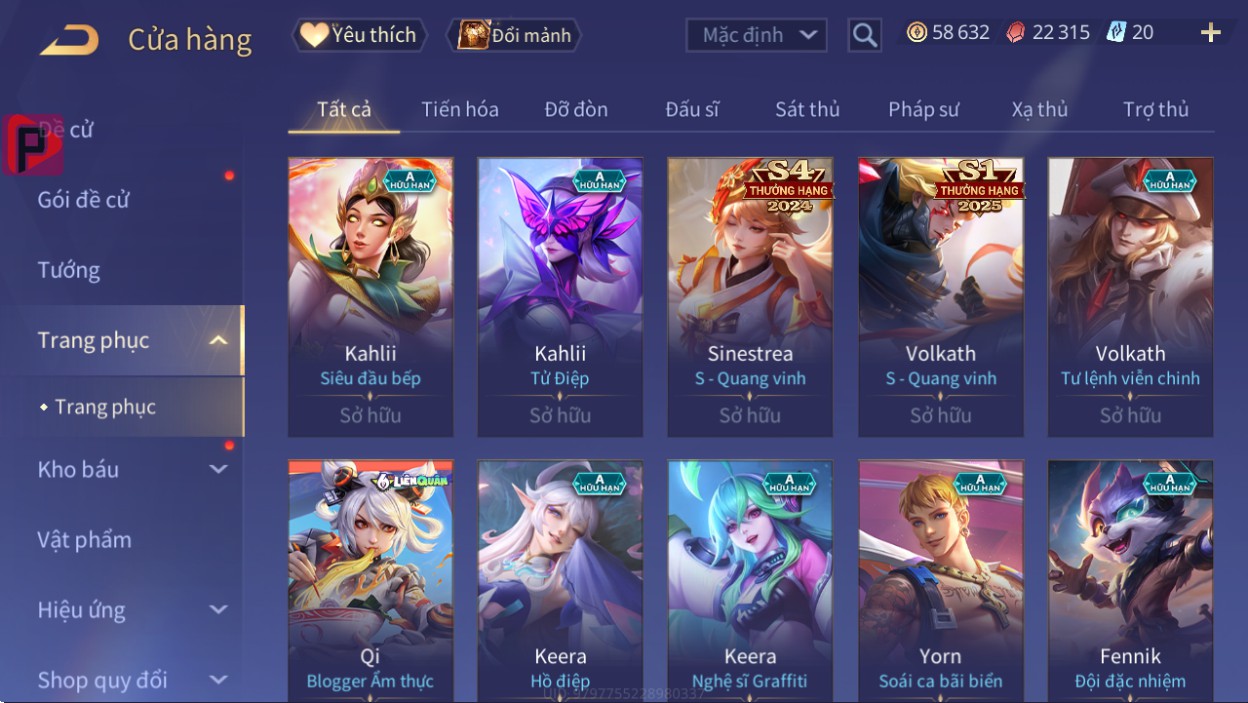
Task: Switch to the Đỡ đòn tab
Action: pos(576,109)
